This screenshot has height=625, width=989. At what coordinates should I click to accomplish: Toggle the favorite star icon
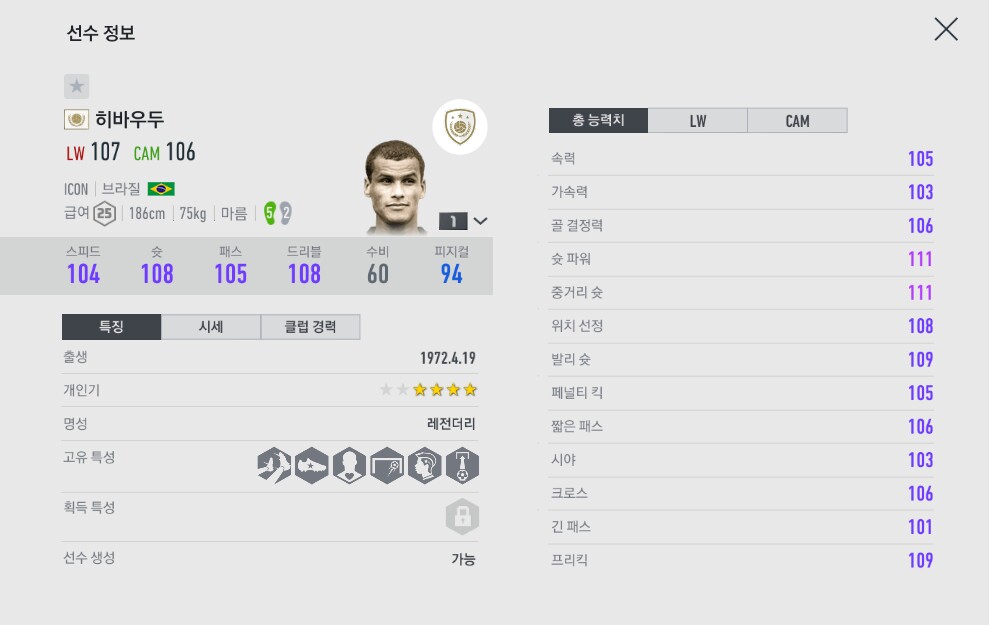(77, 86)
